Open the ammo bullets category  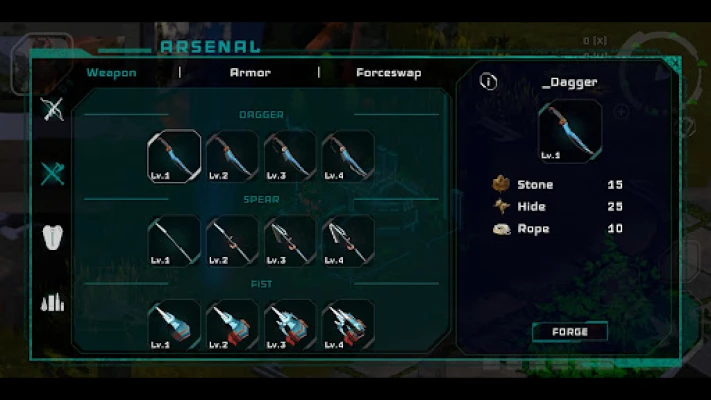[x=53, y=301]
